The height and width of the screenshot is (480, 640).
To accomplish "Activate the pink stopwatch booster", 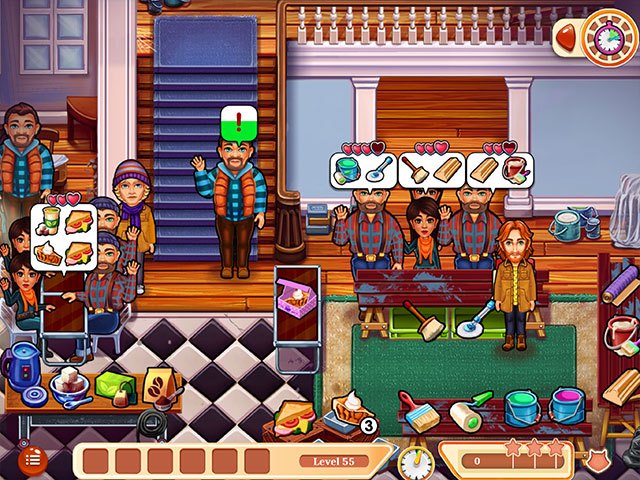I will (607, 37).
